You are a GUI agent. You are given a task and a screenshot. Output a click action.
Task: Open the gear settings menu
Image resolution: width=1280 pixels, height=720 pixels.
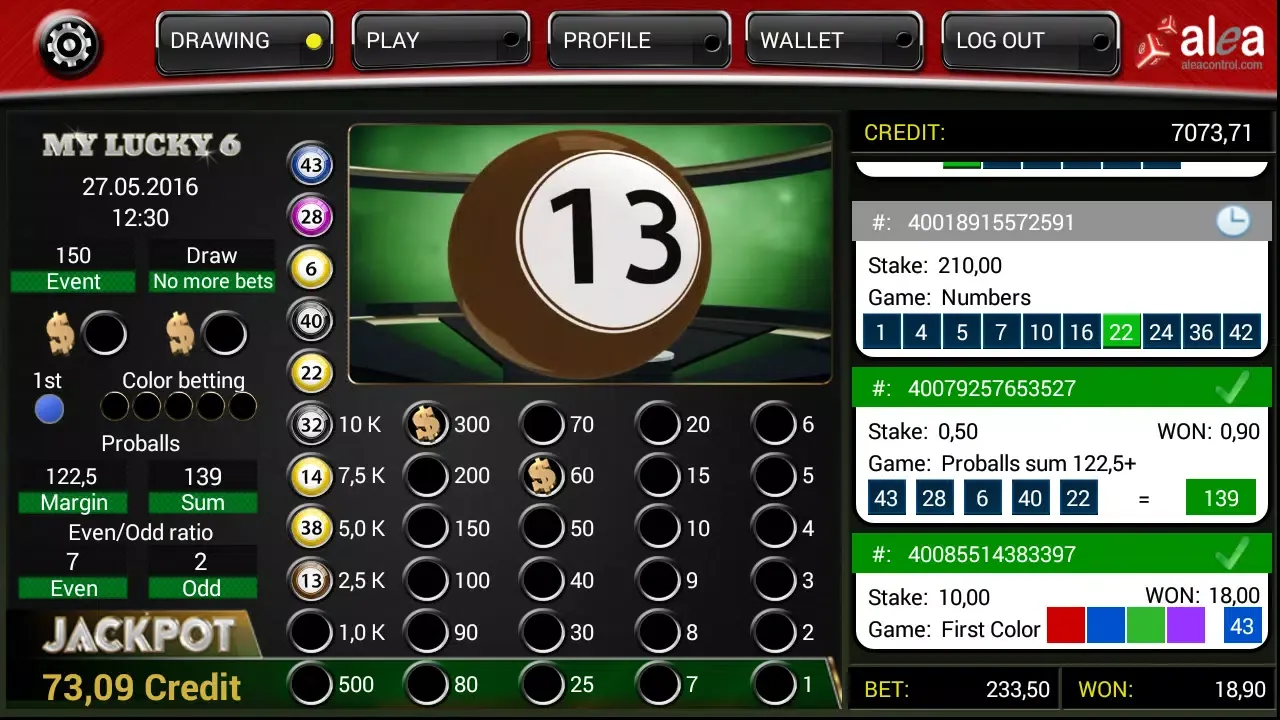point(68,45)
